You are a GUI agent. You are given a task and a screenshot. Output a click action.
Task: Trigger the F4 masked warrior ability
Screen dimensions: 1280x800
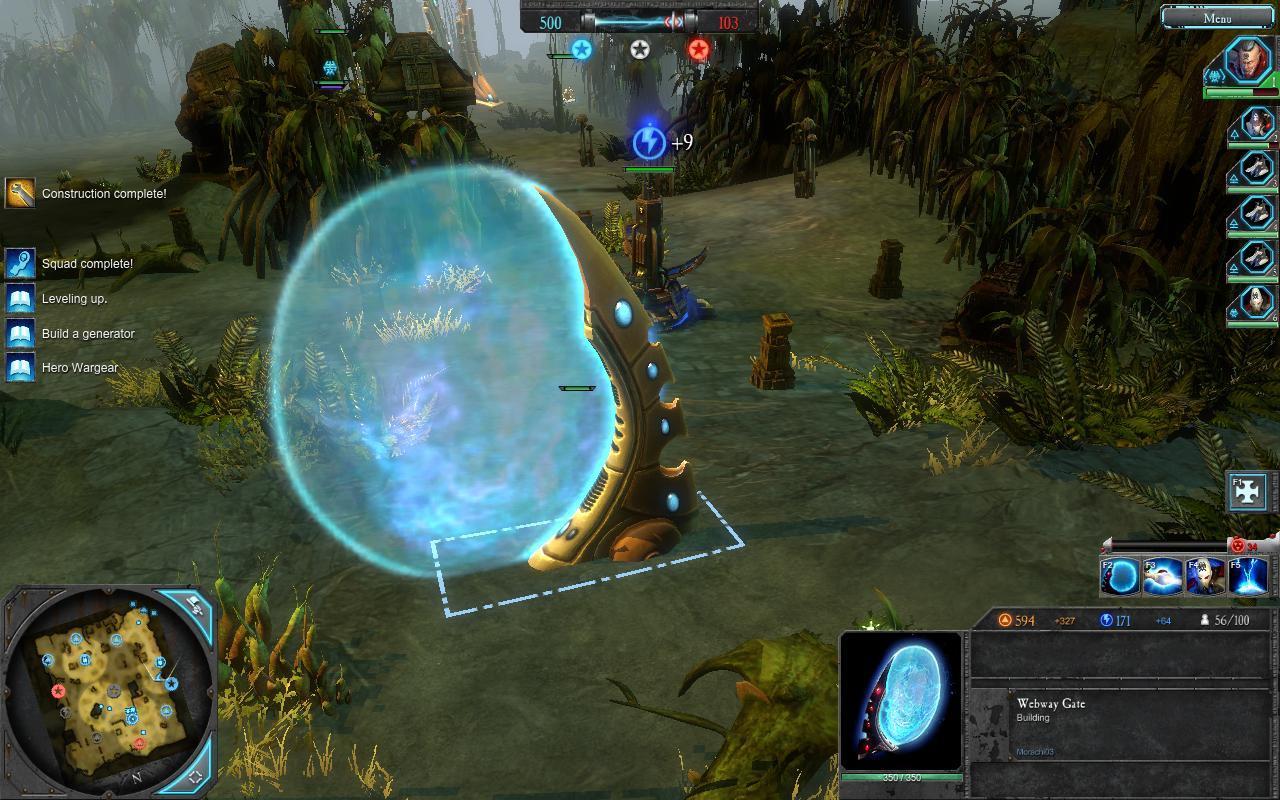pos(1205,578)
